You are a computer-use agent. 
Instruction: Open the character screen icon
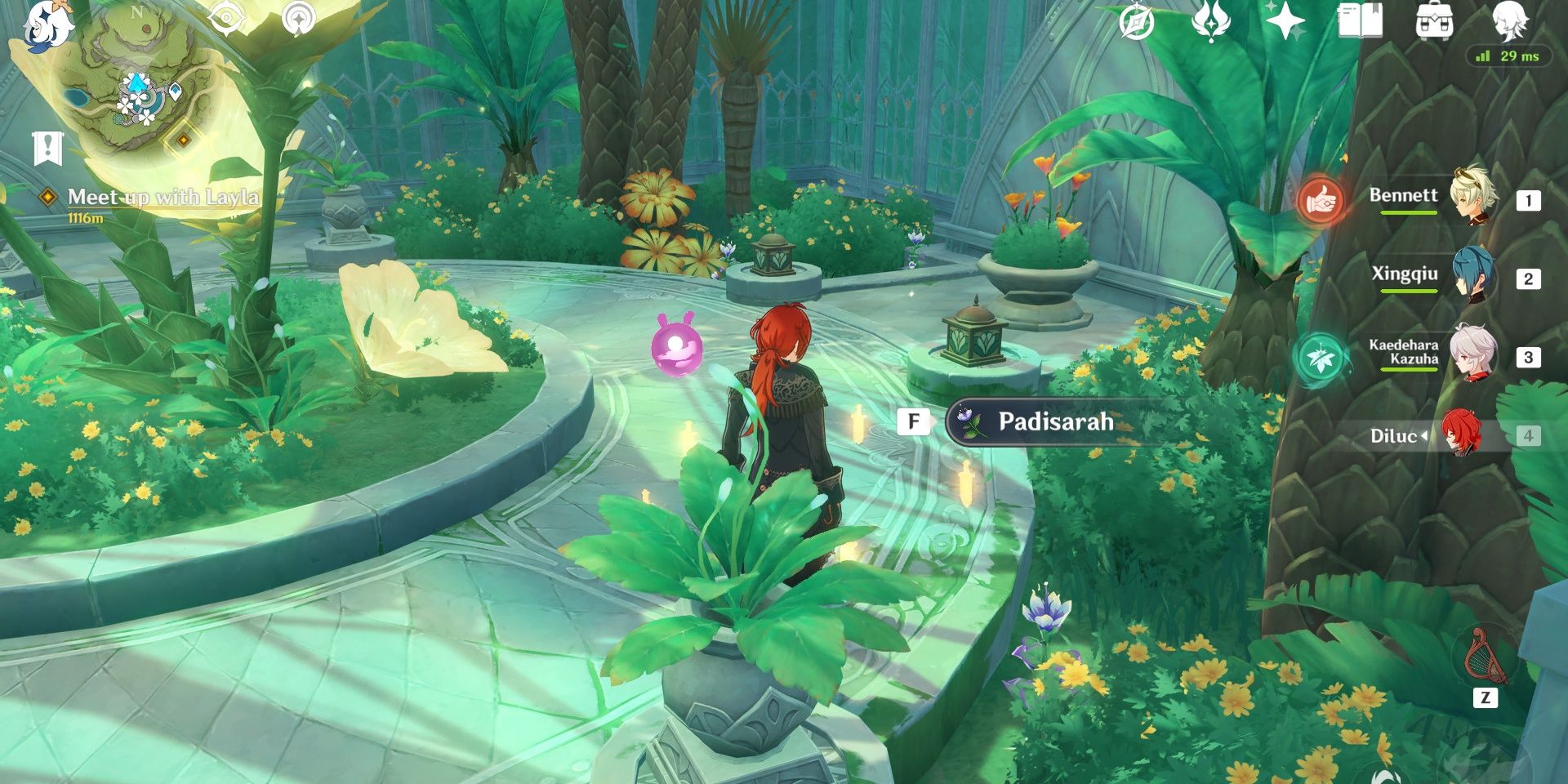point(1510,20)
